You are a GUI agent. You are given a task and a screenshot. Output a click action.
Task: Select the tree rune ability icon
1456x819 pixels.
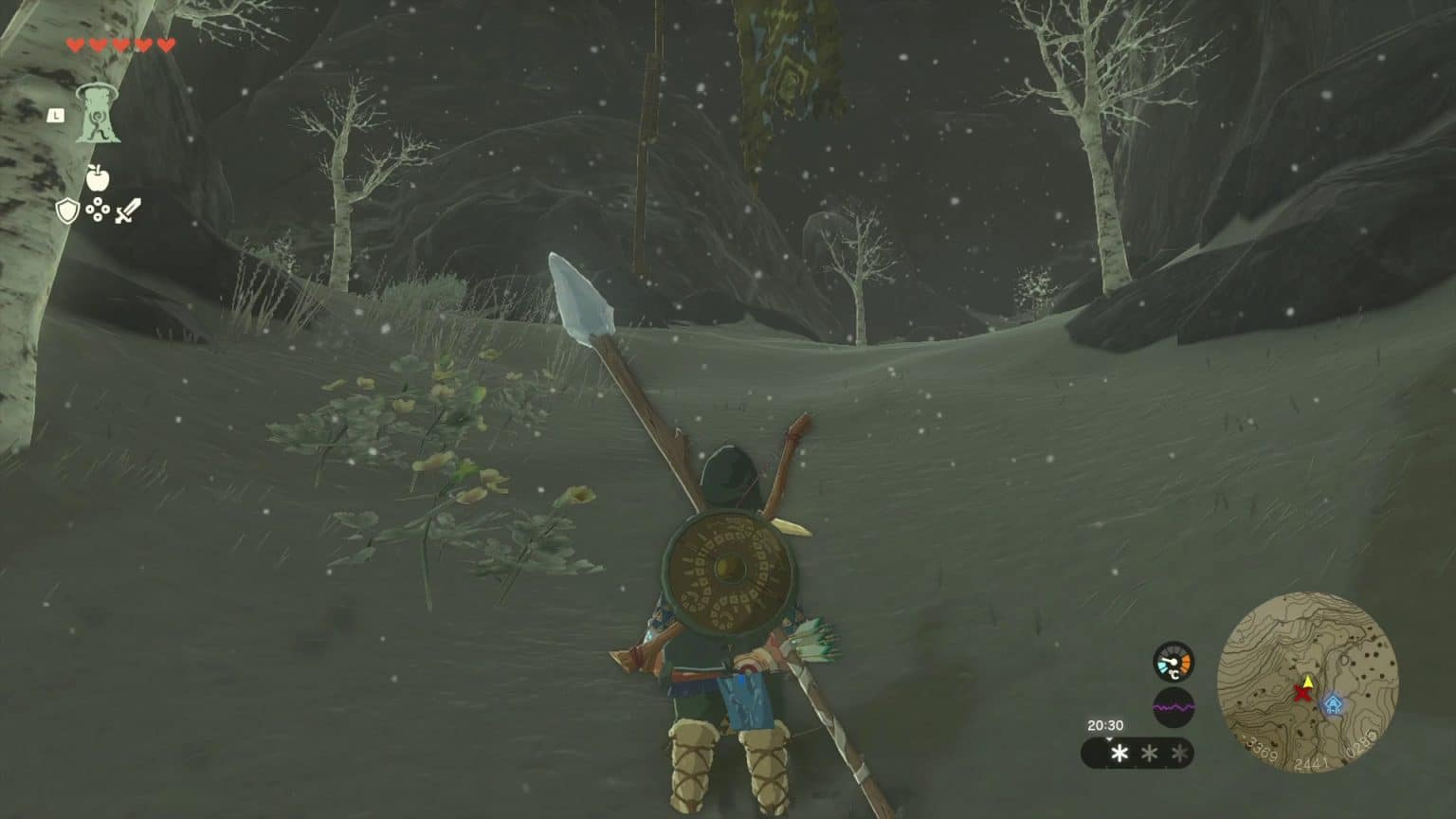(98, 115)
